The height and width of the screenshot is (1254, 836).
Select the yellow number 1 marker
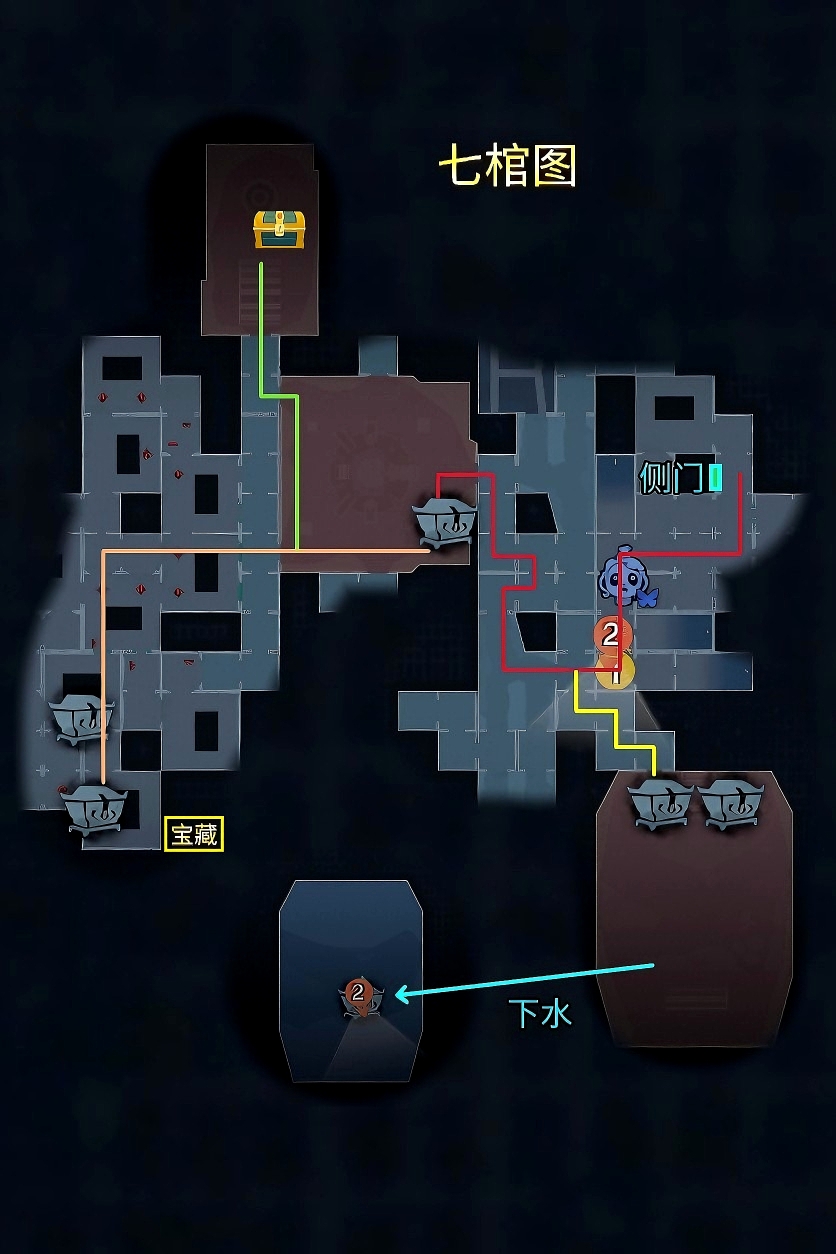coord(615,672)
